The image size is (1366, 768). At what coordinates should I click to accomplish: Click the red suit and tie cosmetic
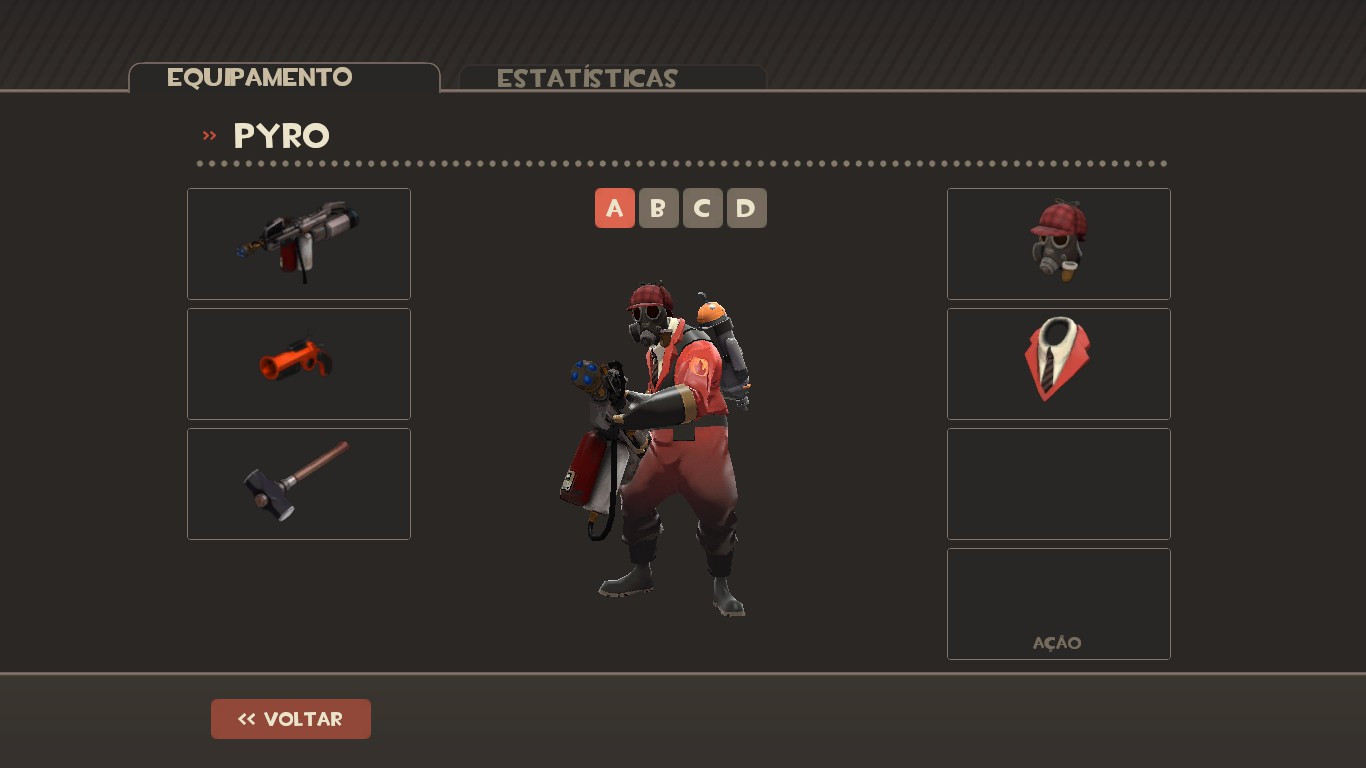click(x=1058, y=363)
